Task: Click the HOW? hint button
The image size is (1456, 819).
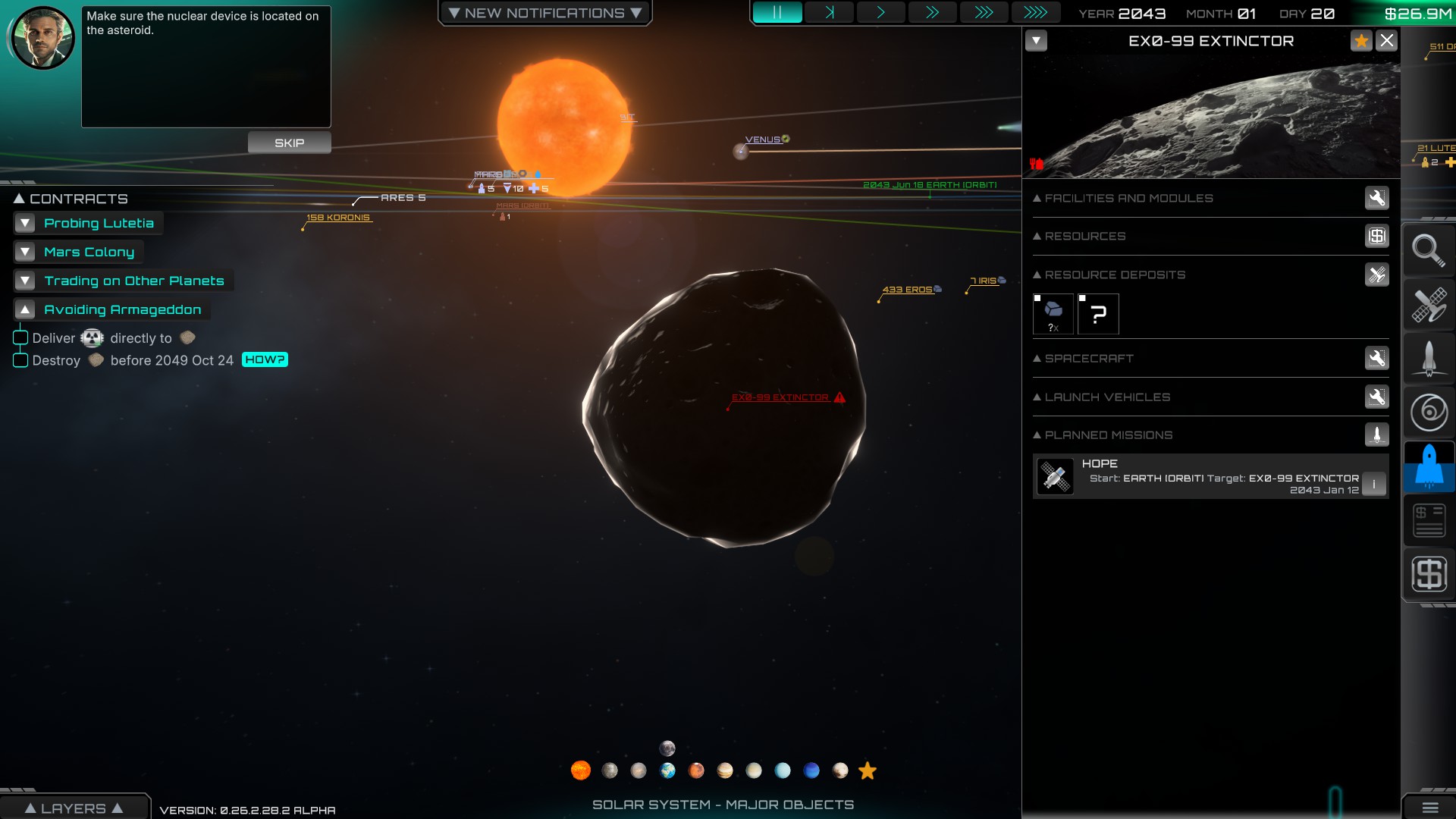Action: tap(265, 359)
